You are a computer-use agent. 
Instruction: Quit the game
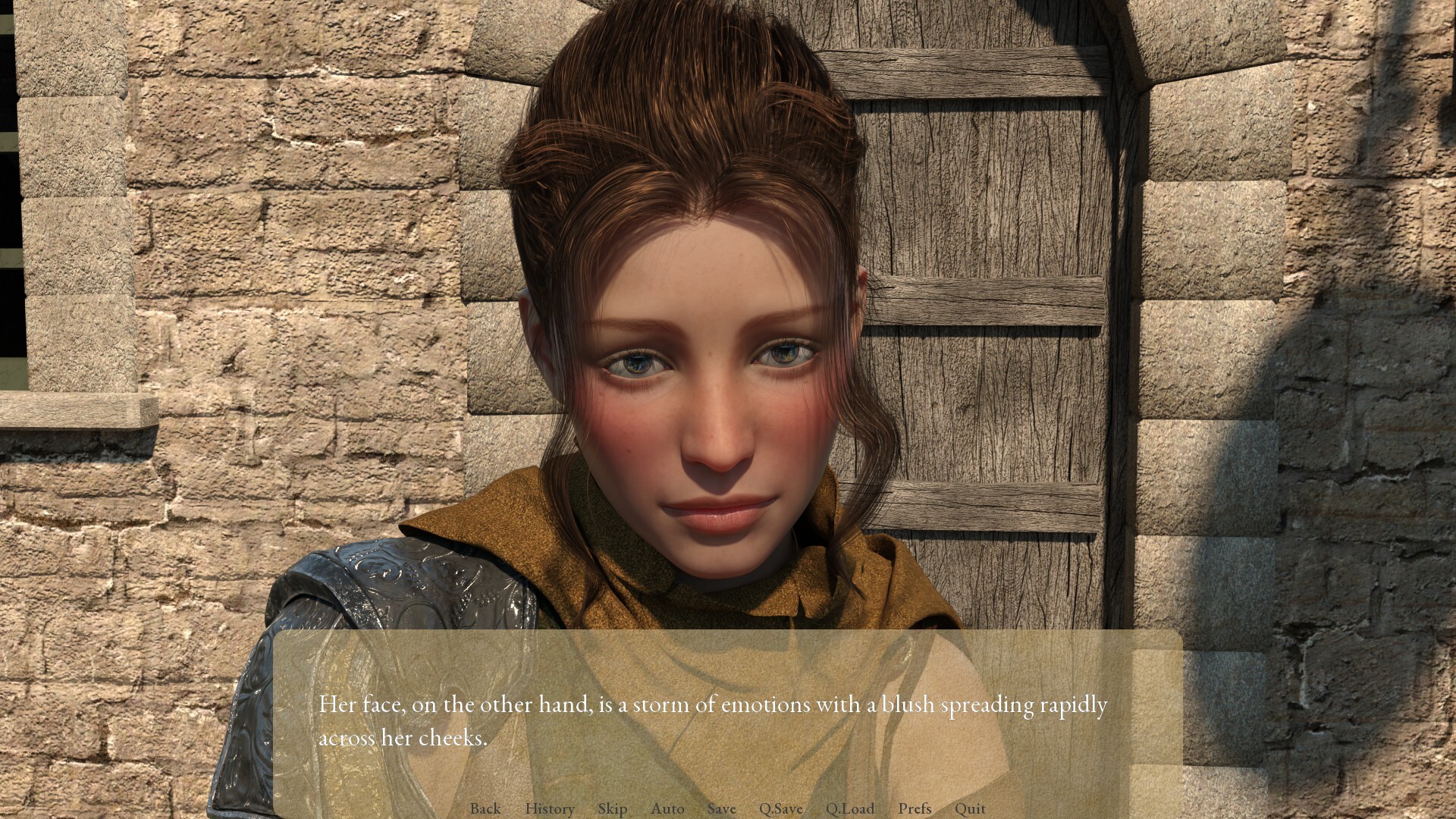pos(970,808)
